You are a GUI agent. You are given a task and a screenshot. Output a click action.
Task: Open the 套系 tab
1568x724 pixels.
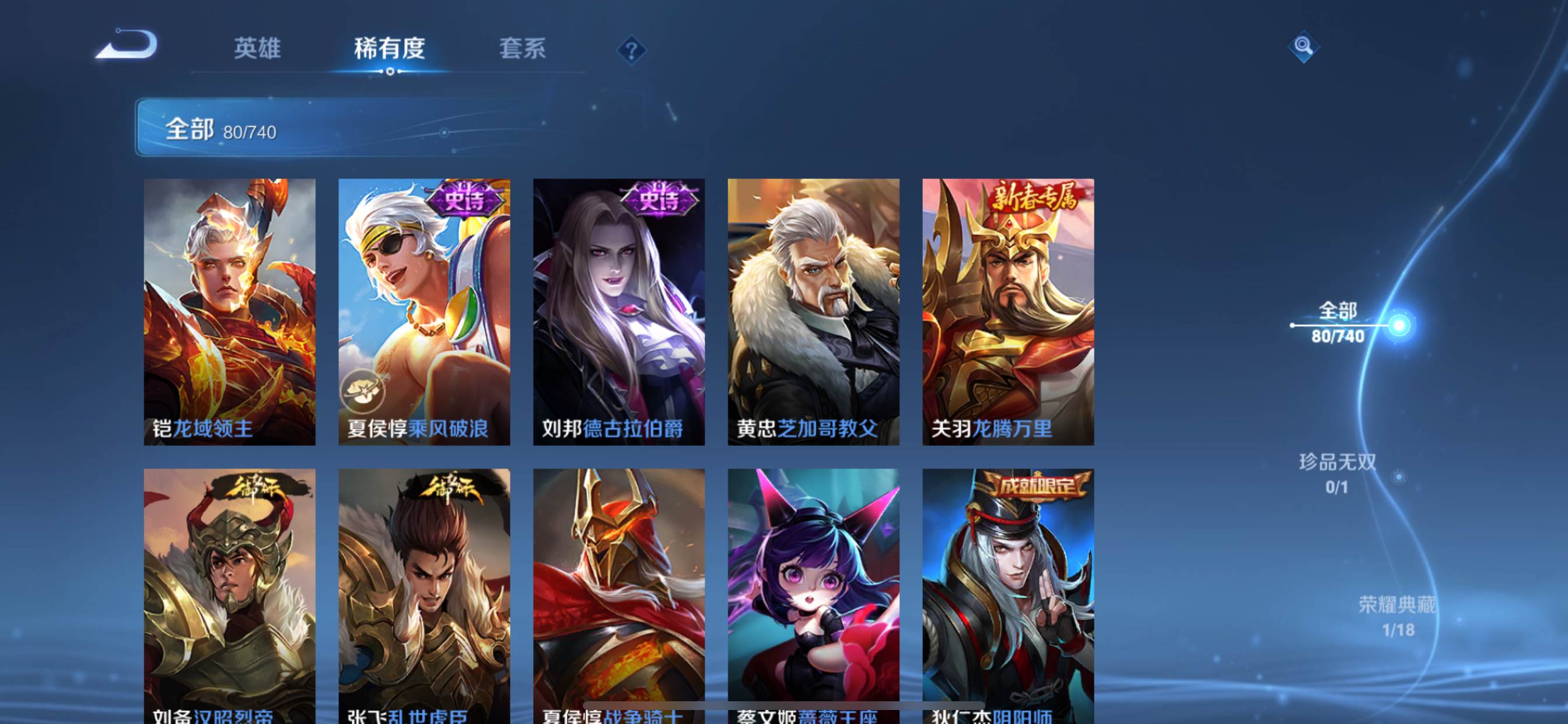(522, 48)
